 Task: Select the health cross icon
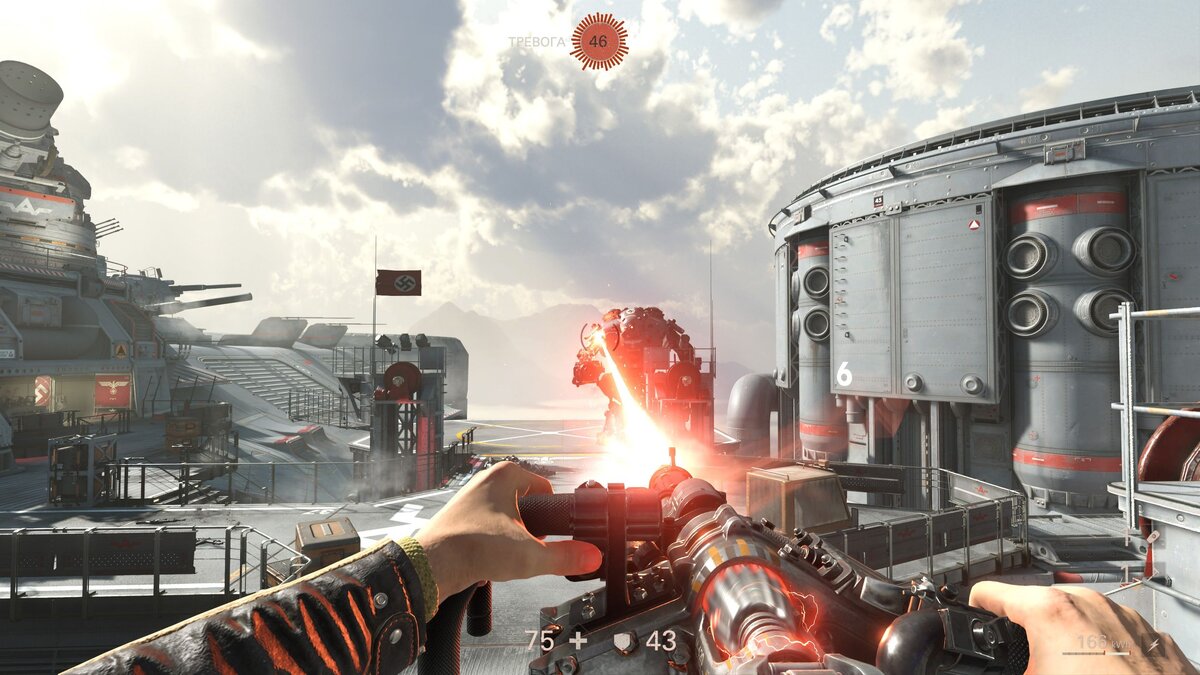point(578,641)
